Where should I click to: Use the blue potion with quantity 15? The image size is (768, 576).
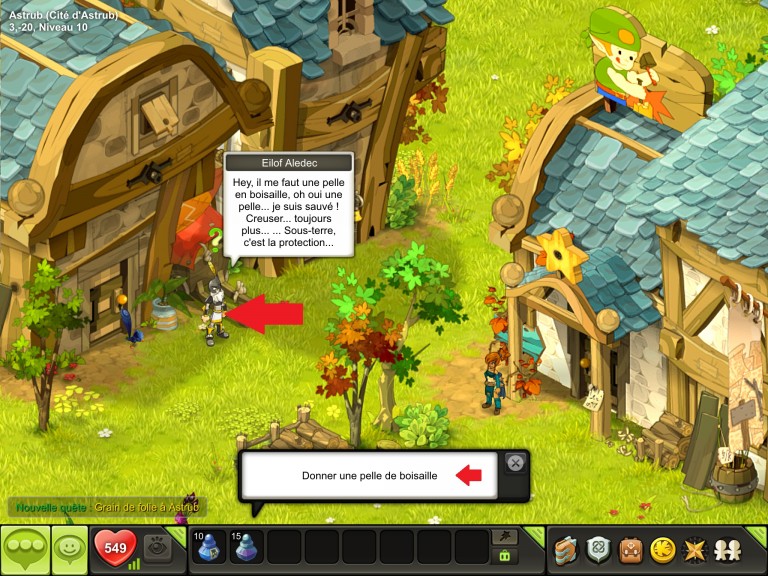246,548
